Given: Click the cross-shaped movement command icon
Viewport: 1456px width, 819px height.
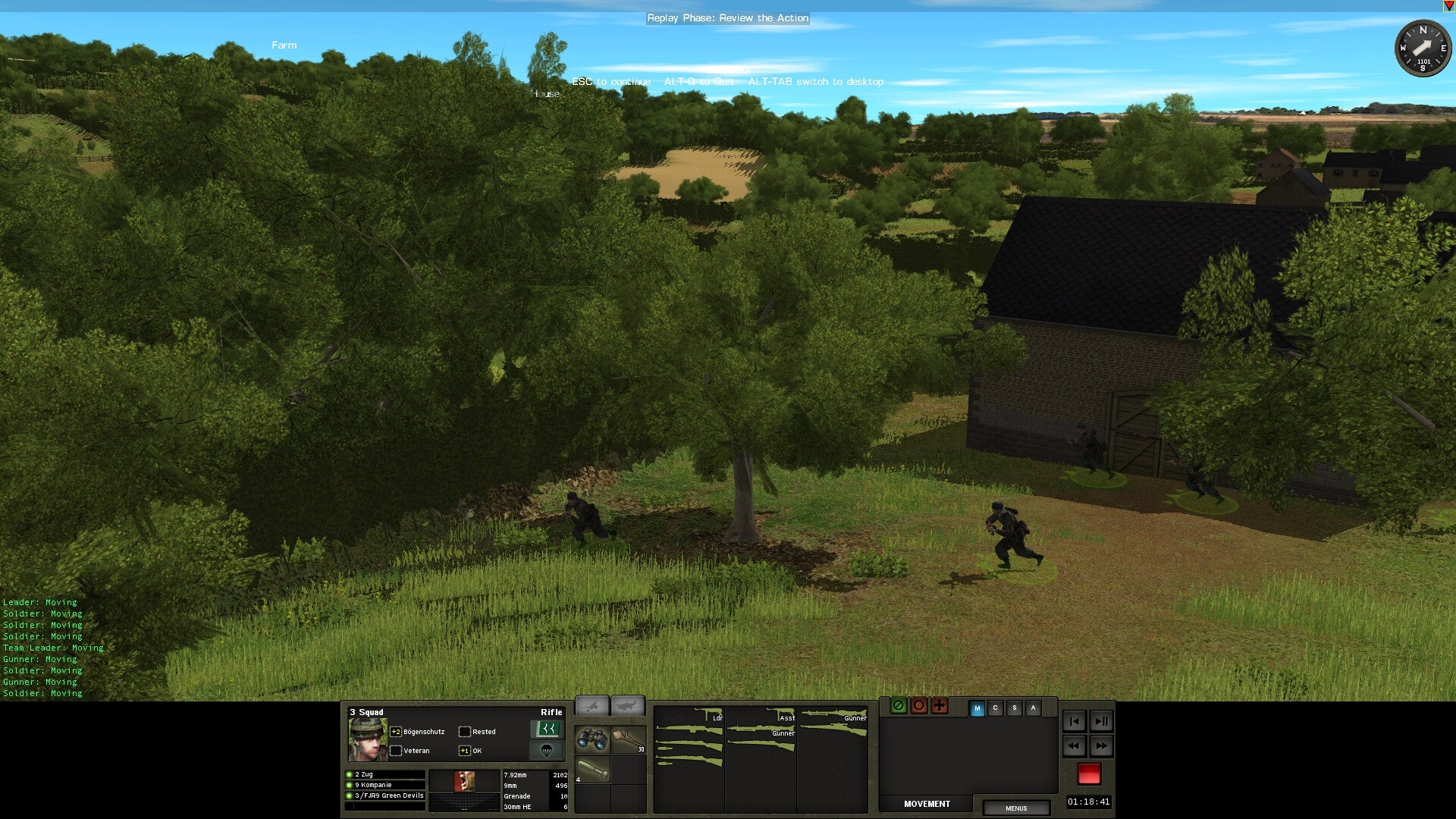Looking at the screenshot, I should 940,706.
